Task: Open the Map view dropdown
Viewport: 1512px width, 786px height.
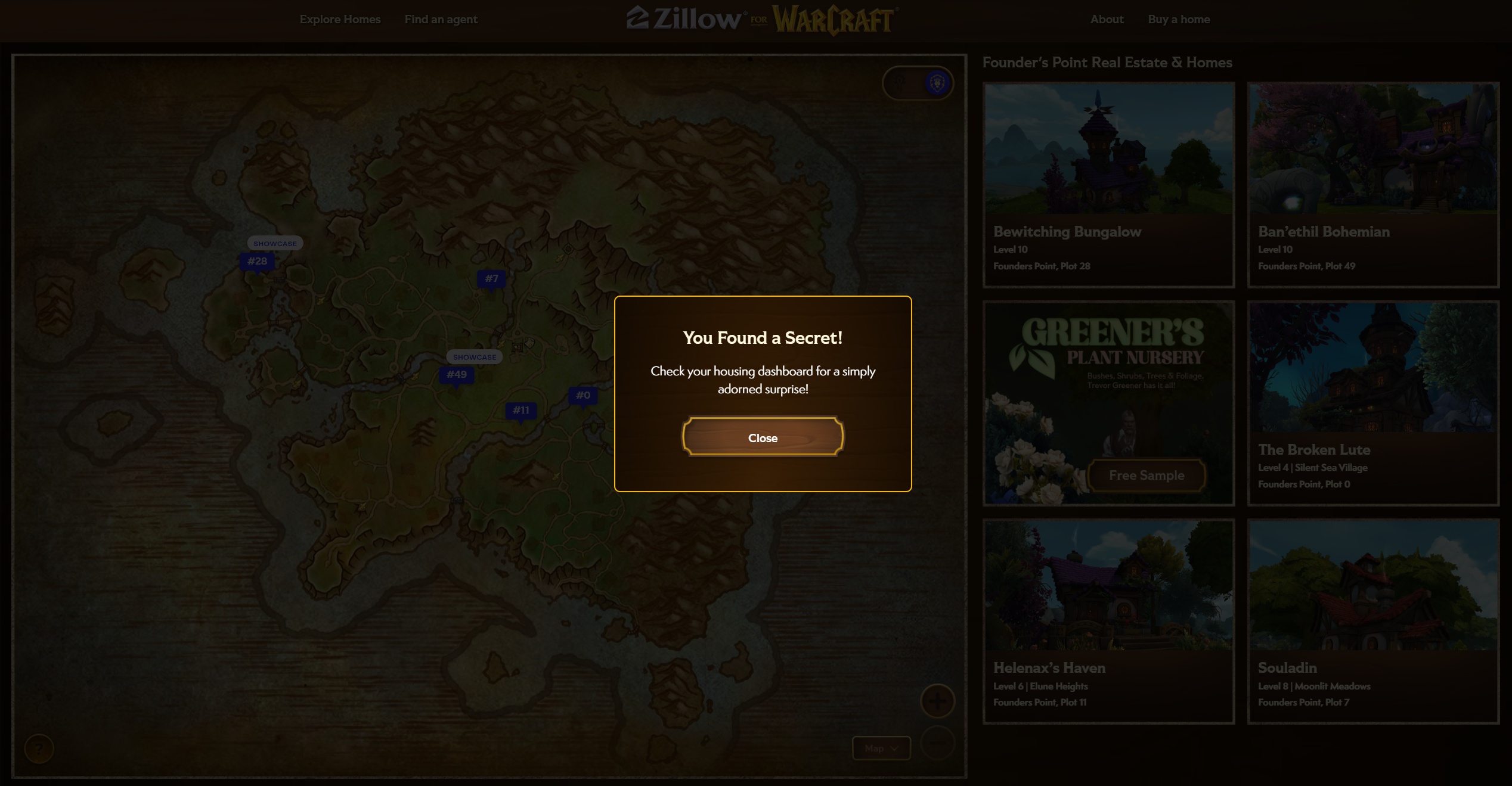Action: tap(881, 748)
